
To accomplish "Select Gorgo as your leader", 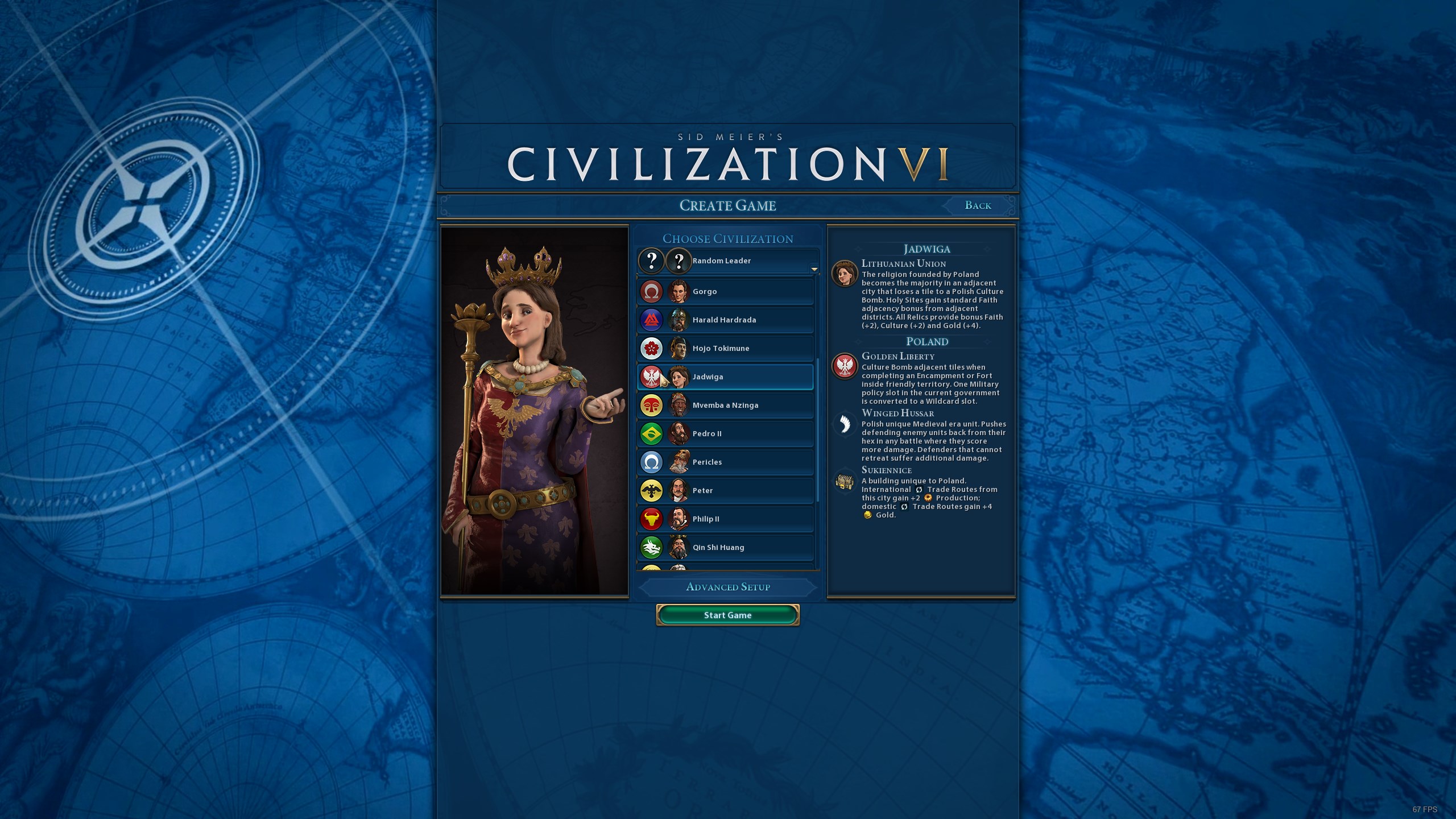I will pos(725,291).
